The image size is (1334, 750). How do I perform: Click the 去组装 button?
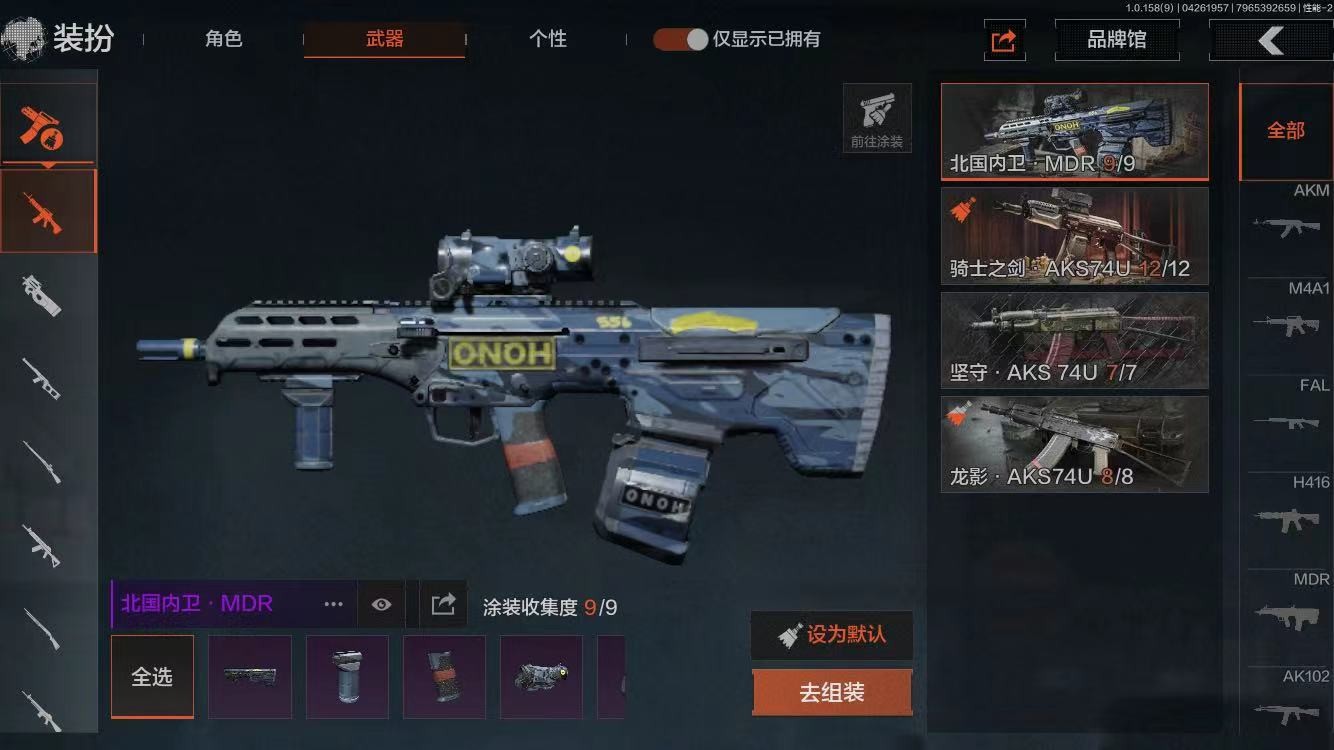point(832,693)
